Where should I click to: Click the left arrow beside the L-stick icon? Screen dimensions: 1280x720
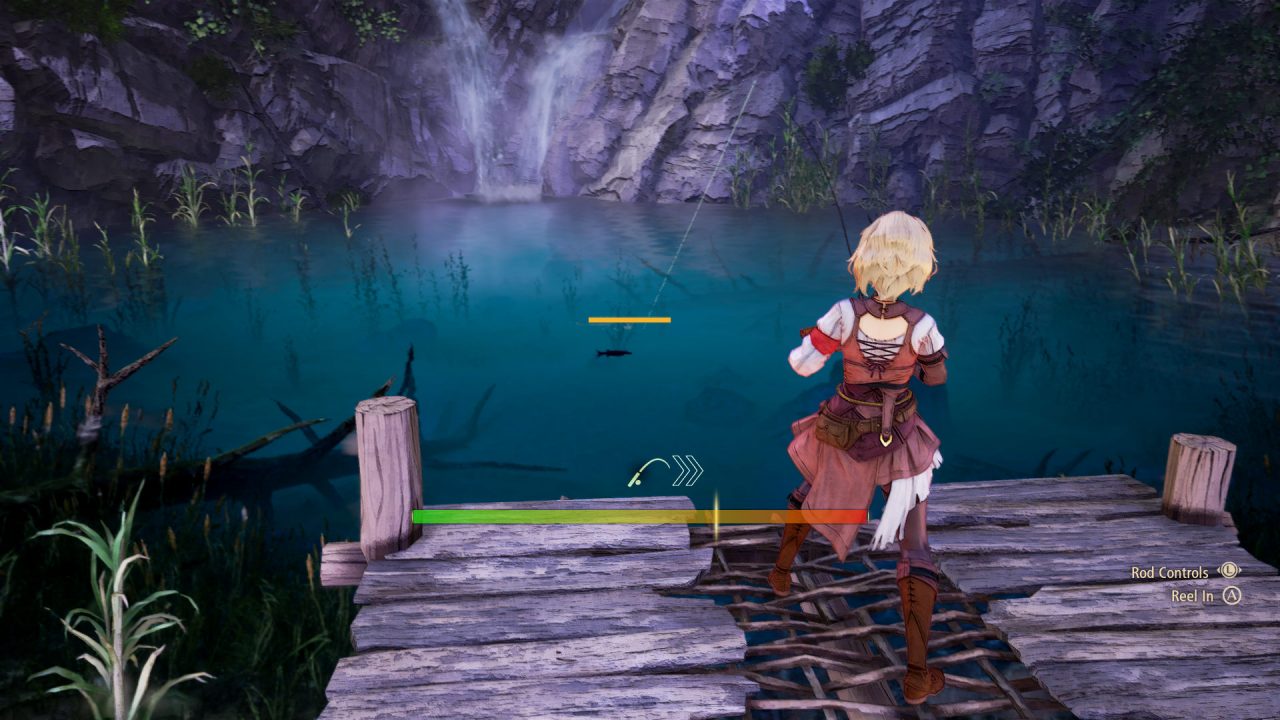tap(1217, 570)
